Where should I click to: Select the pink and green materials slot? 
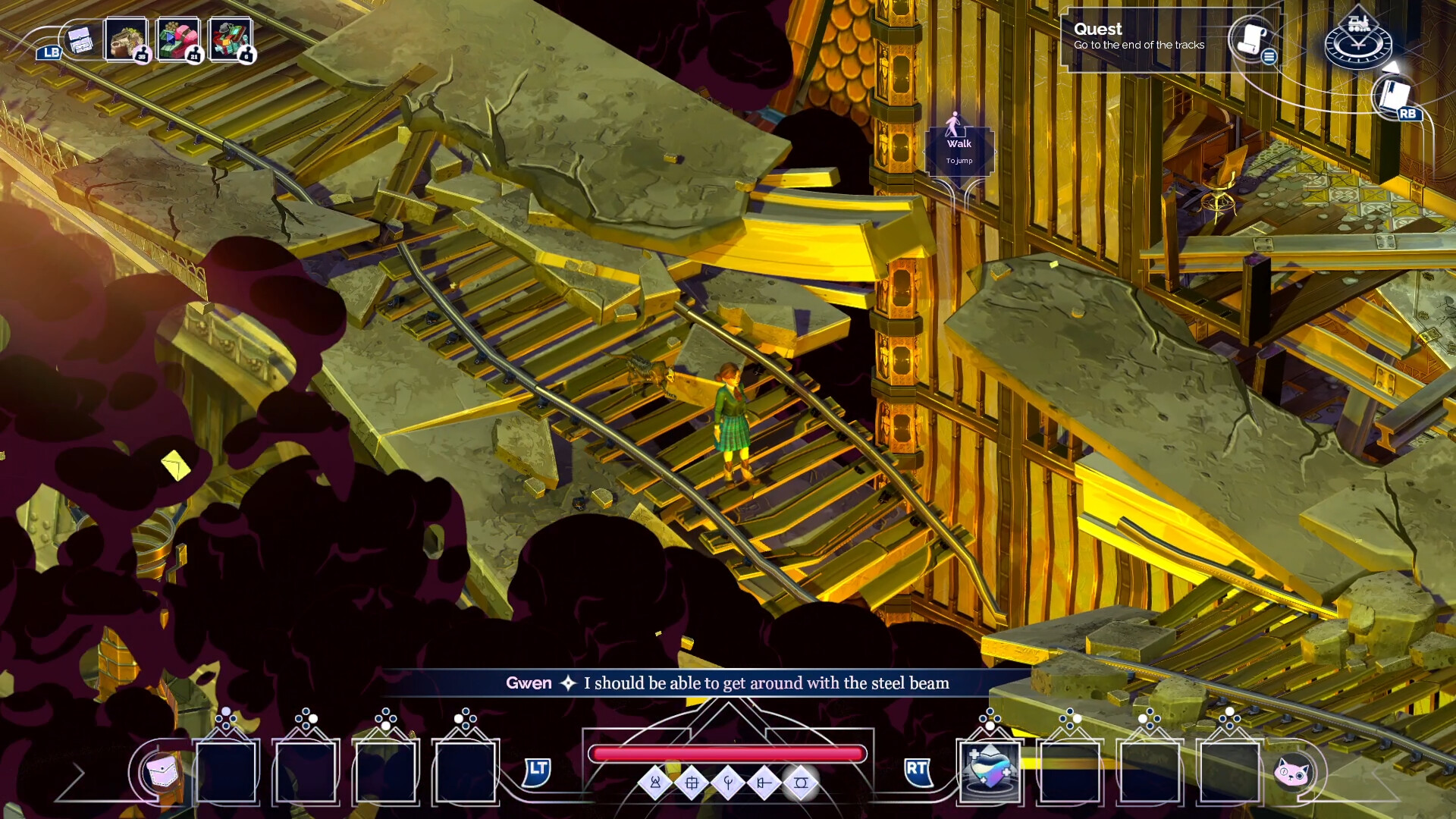pyautogui.click(x=178, y=39)
